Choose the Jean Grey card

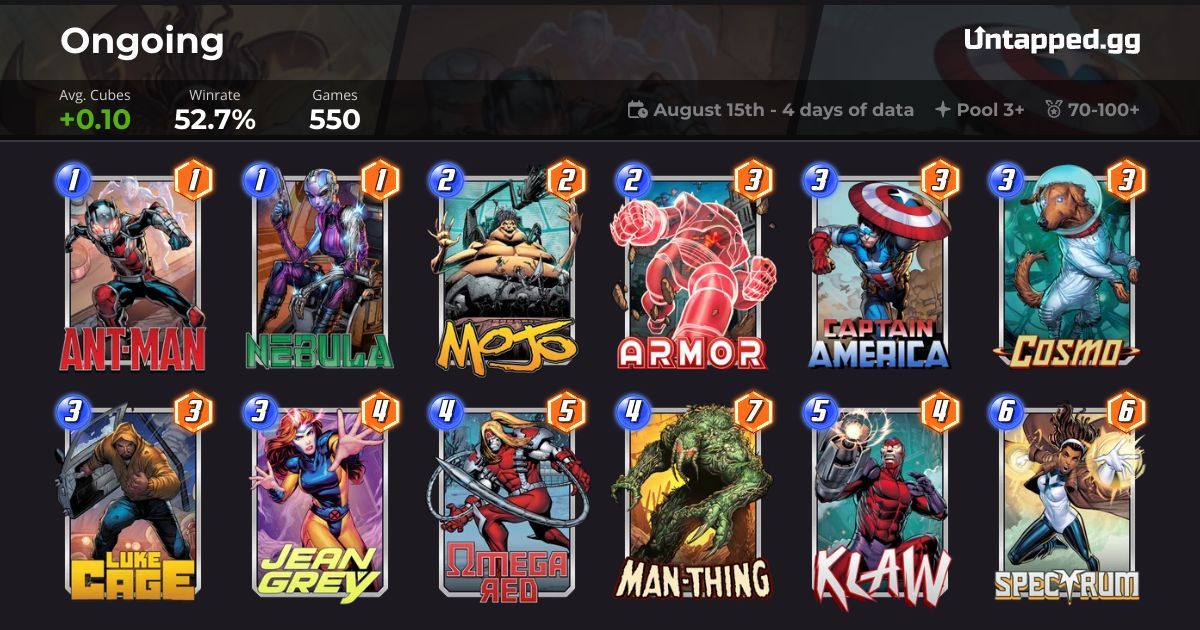pos(320,502)
